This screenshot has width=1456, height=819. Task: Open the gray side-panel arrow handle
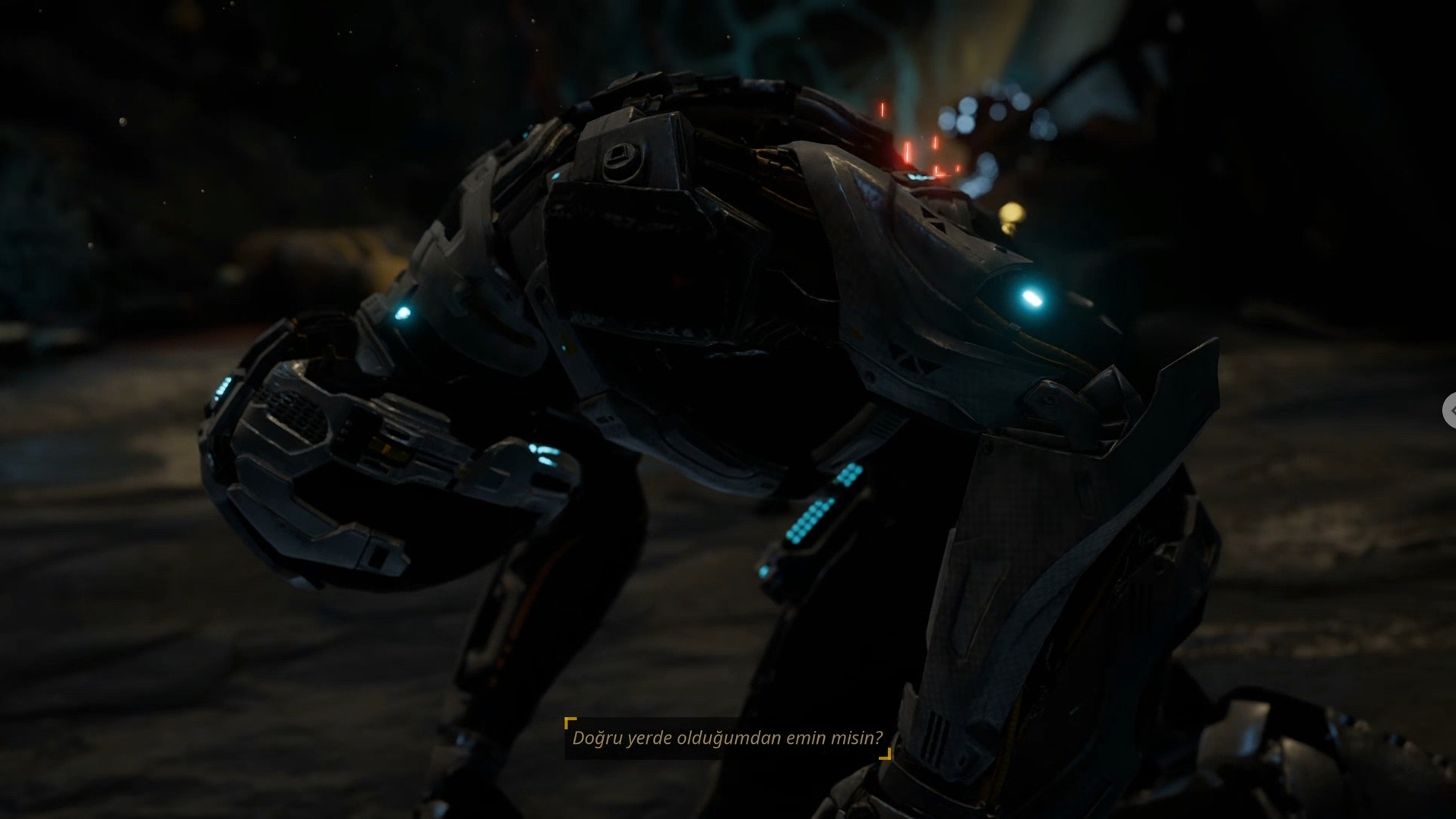(1450, 410)
